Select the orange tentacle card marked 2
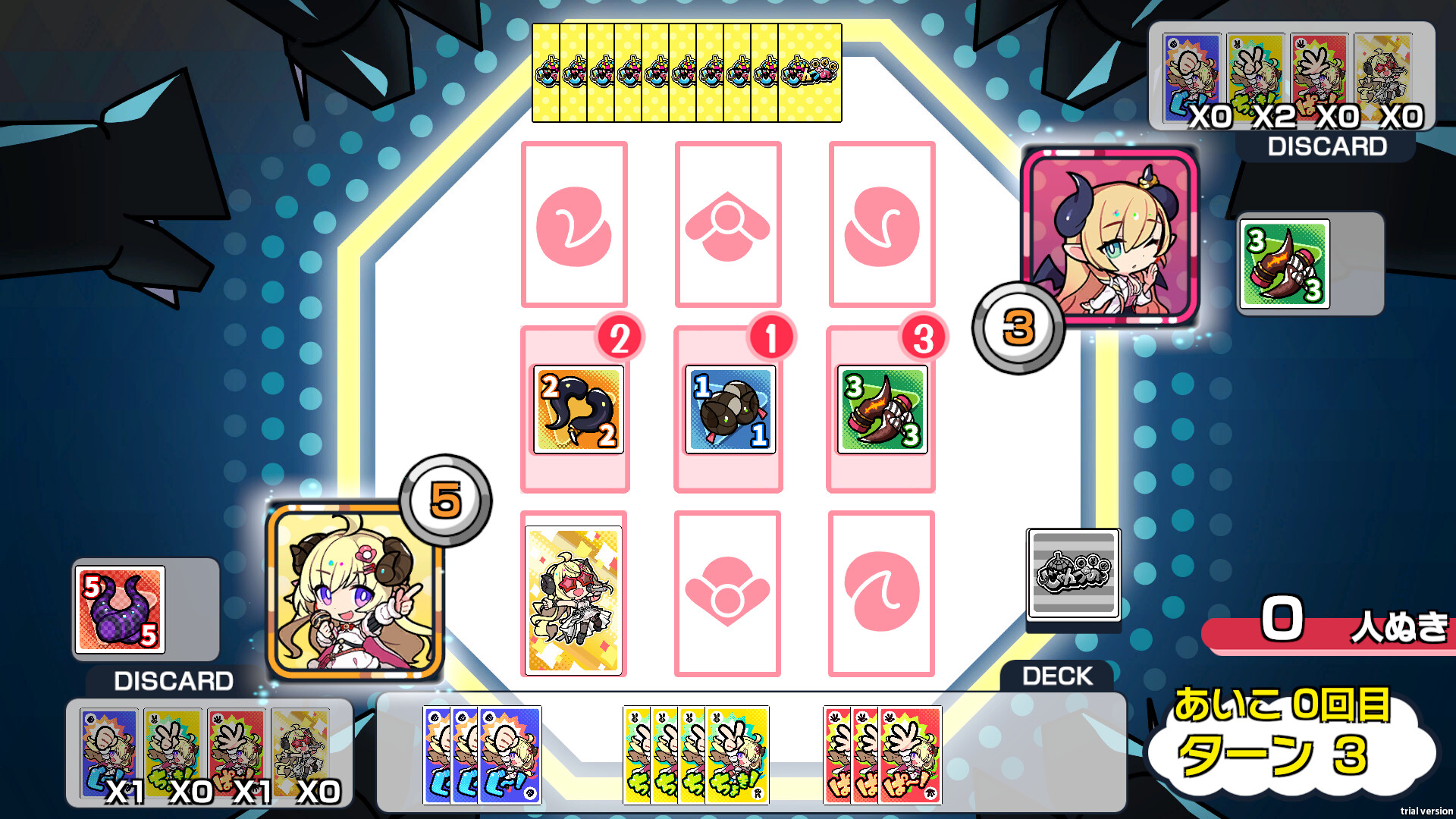Viewport: 1456px width, 819px height. (x=579, y=409)
